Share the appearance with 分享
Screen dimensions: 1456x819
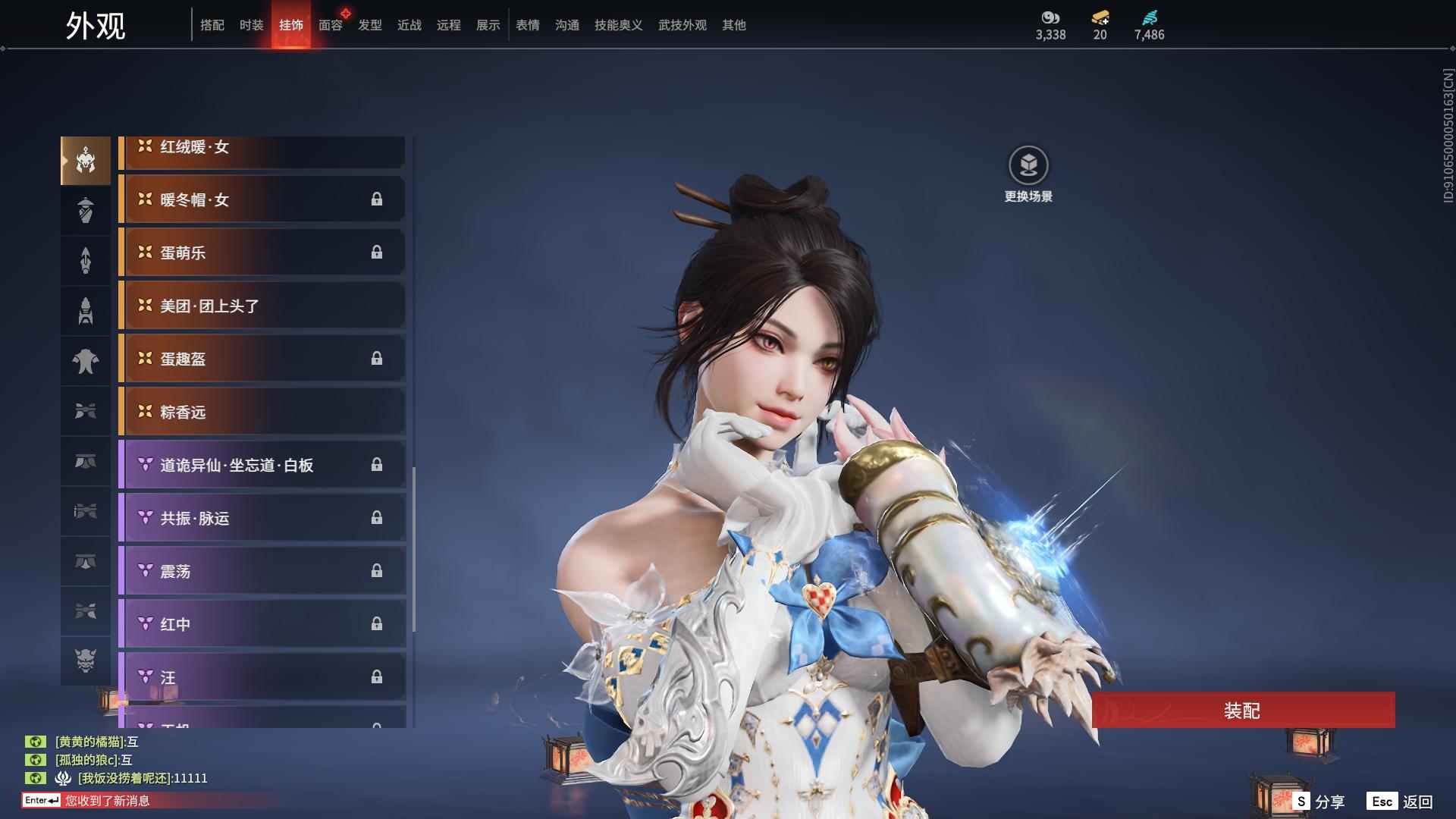(1319, 802)
